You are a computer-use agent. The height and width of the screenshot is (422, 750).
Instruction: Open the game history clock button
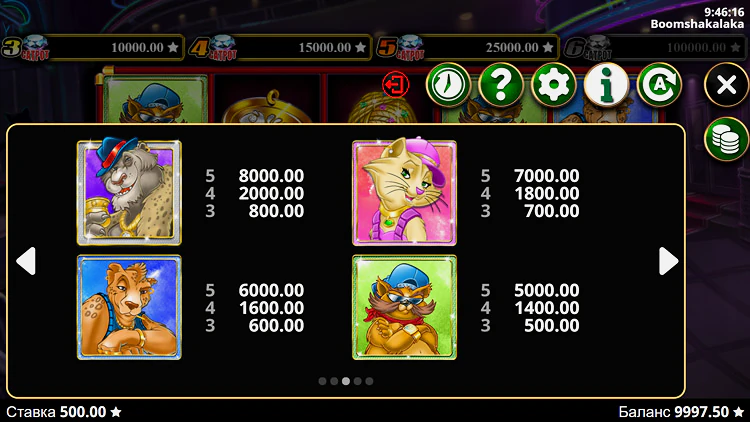pyautogui.click(x=449, y=86)
